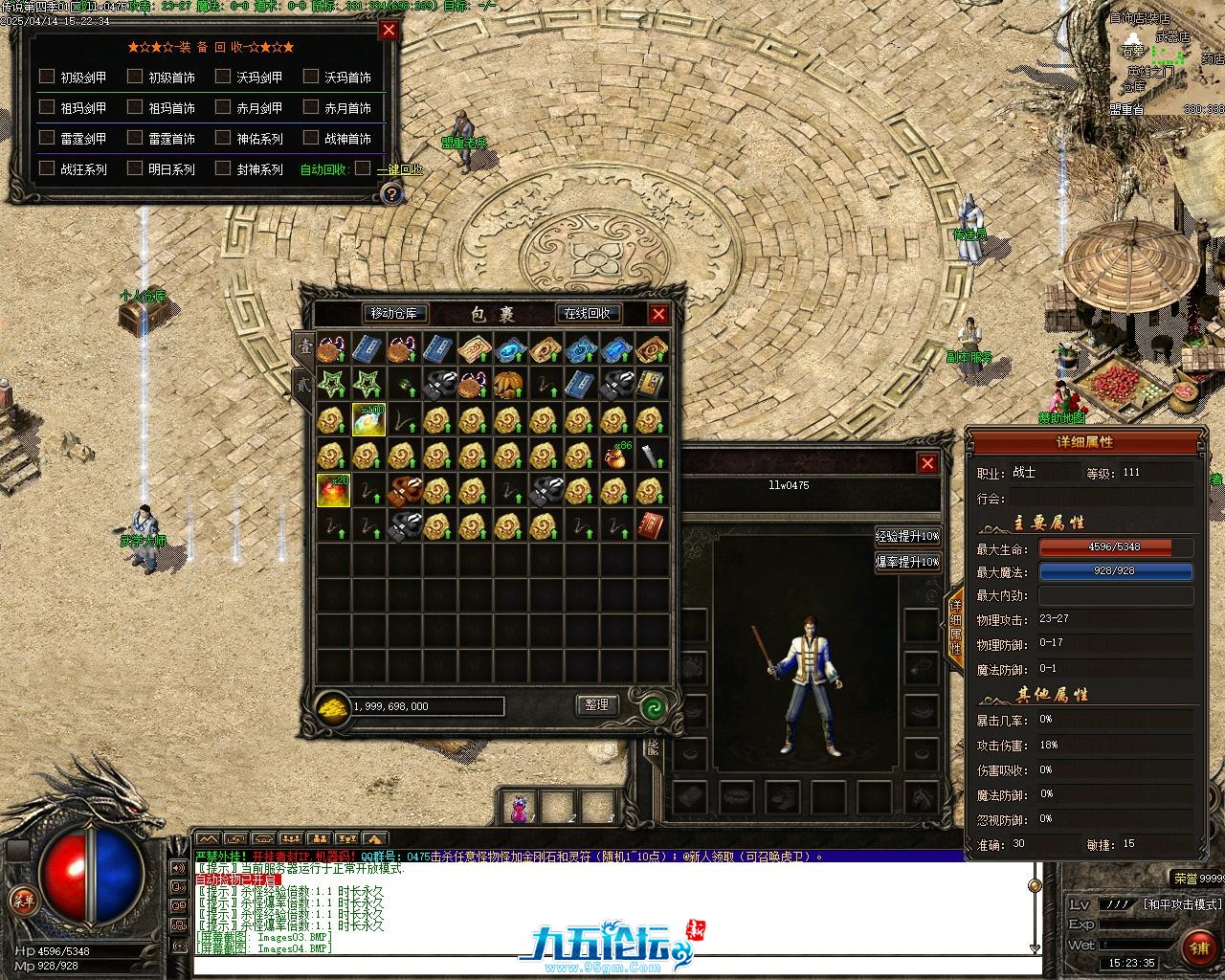Sort the bag with 整理 button
1225x980 pixels.
[597, 705]
